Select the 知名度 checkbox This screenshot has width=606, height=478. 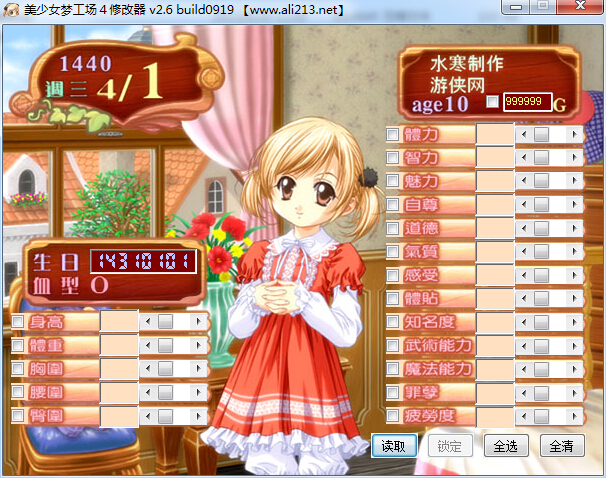[x=393, y=322]
